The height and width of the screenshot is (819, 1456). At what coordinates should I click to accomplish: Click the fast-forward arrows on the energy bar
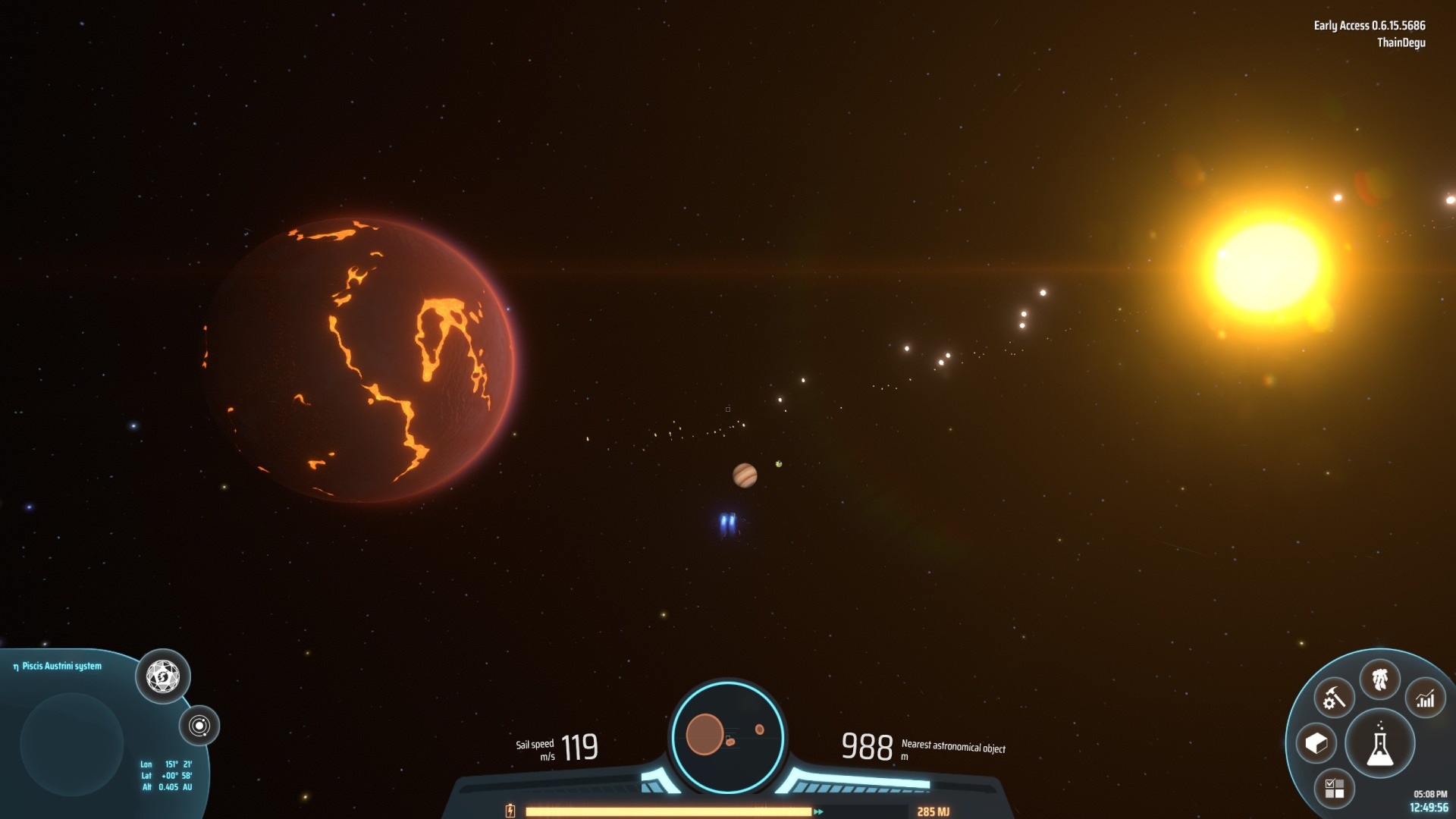click(818, 811)
